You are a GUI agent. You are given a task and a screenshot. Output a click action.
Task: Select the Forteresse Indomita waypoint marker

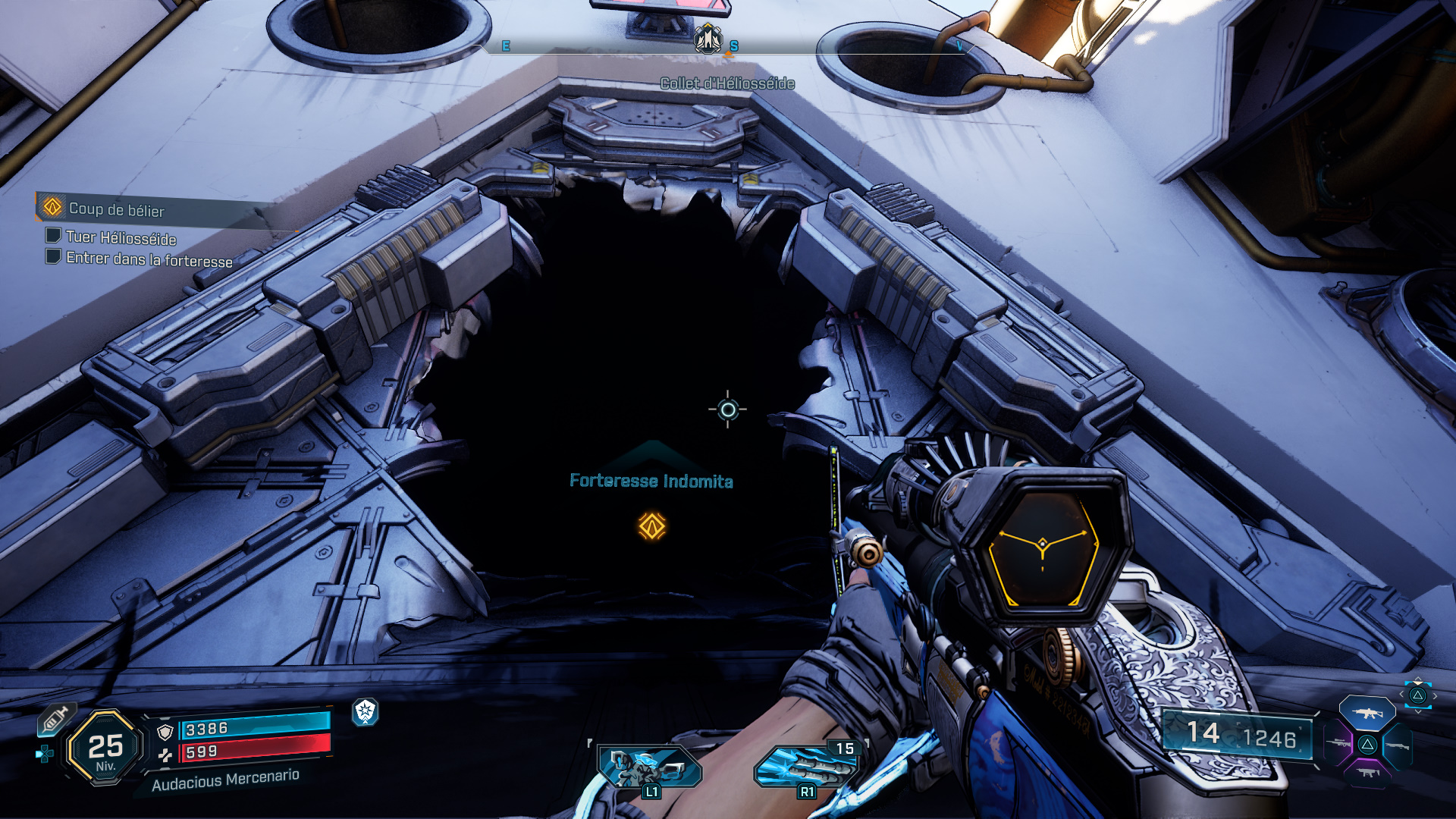[x=651, y=526]
